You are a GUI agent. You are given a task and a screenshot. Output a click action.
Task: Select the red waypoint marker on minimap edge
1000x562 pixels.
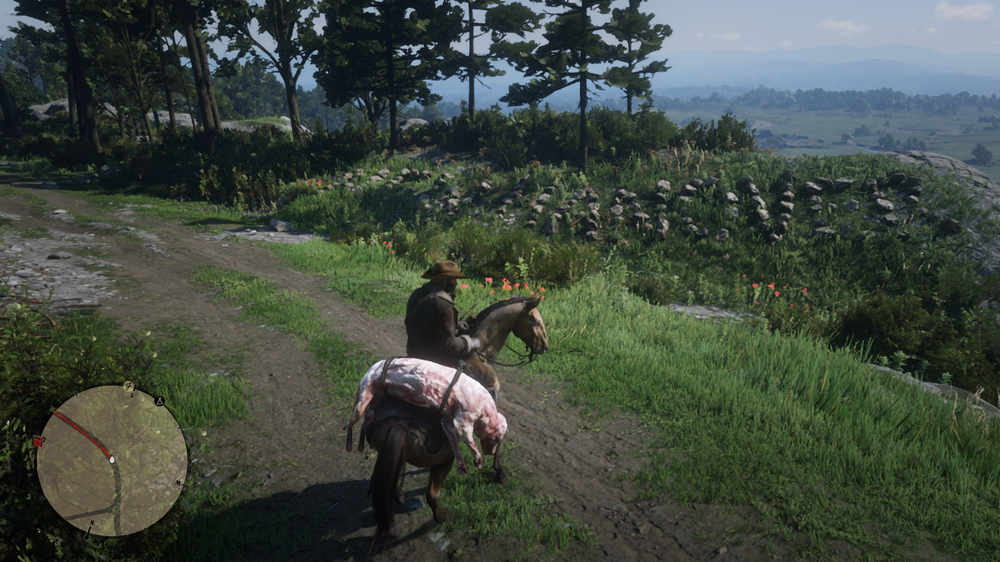[39, 440]
